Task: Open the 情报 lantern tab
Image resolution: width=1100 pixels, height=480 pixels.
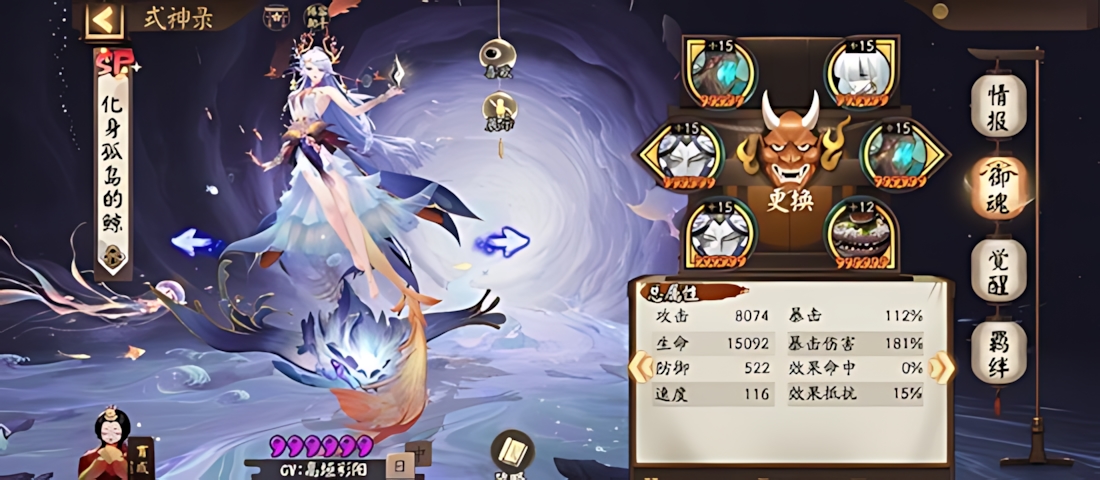Action: (998, 105)
